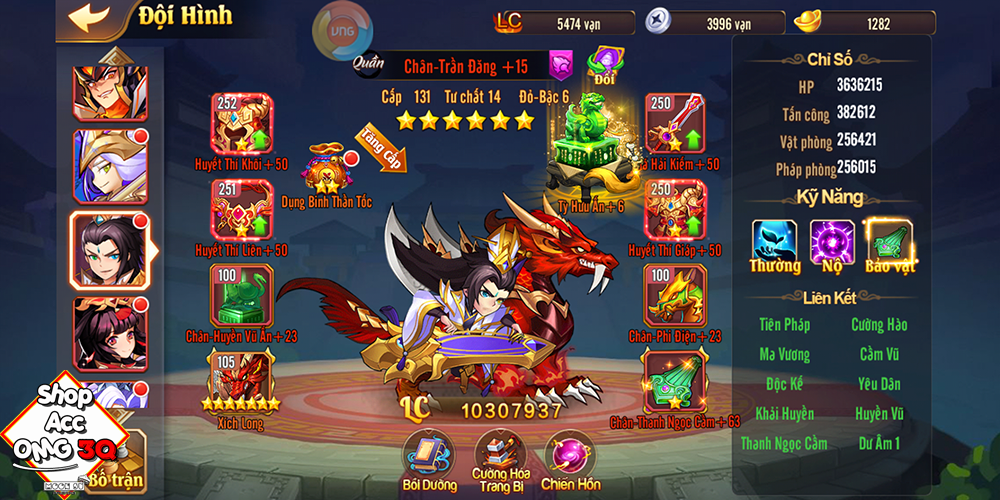Screen dimensions: 1000x500
Task: Click the Đổi swap button
Action: point(605,64)
